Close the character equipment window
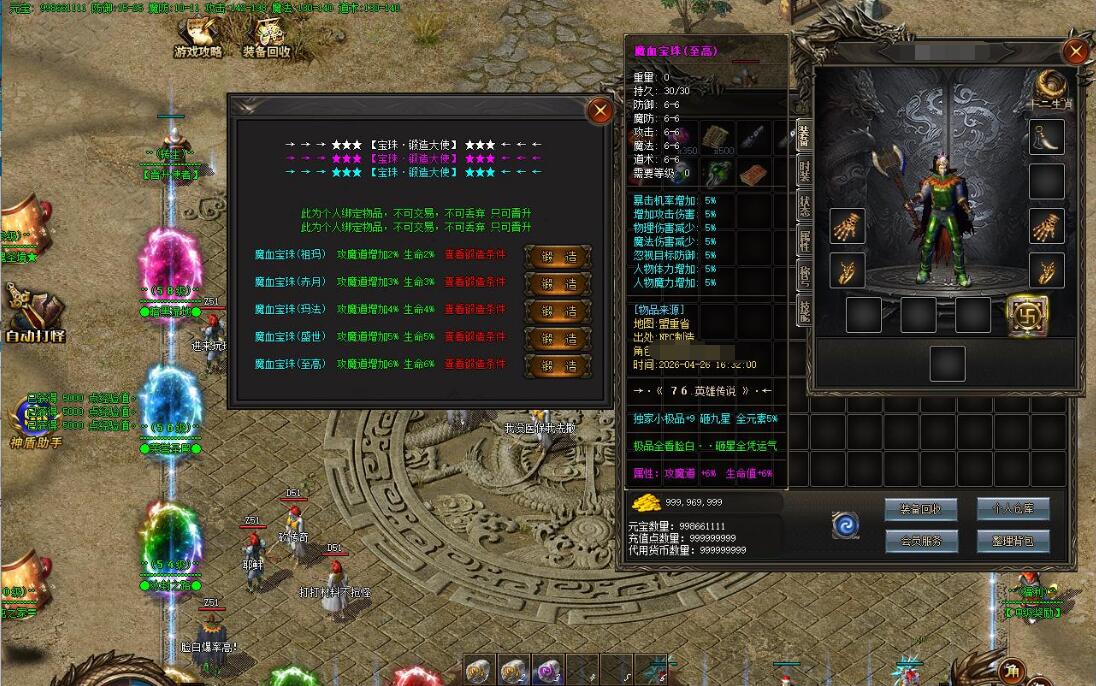1096x686 pixels. (1076, 52)
